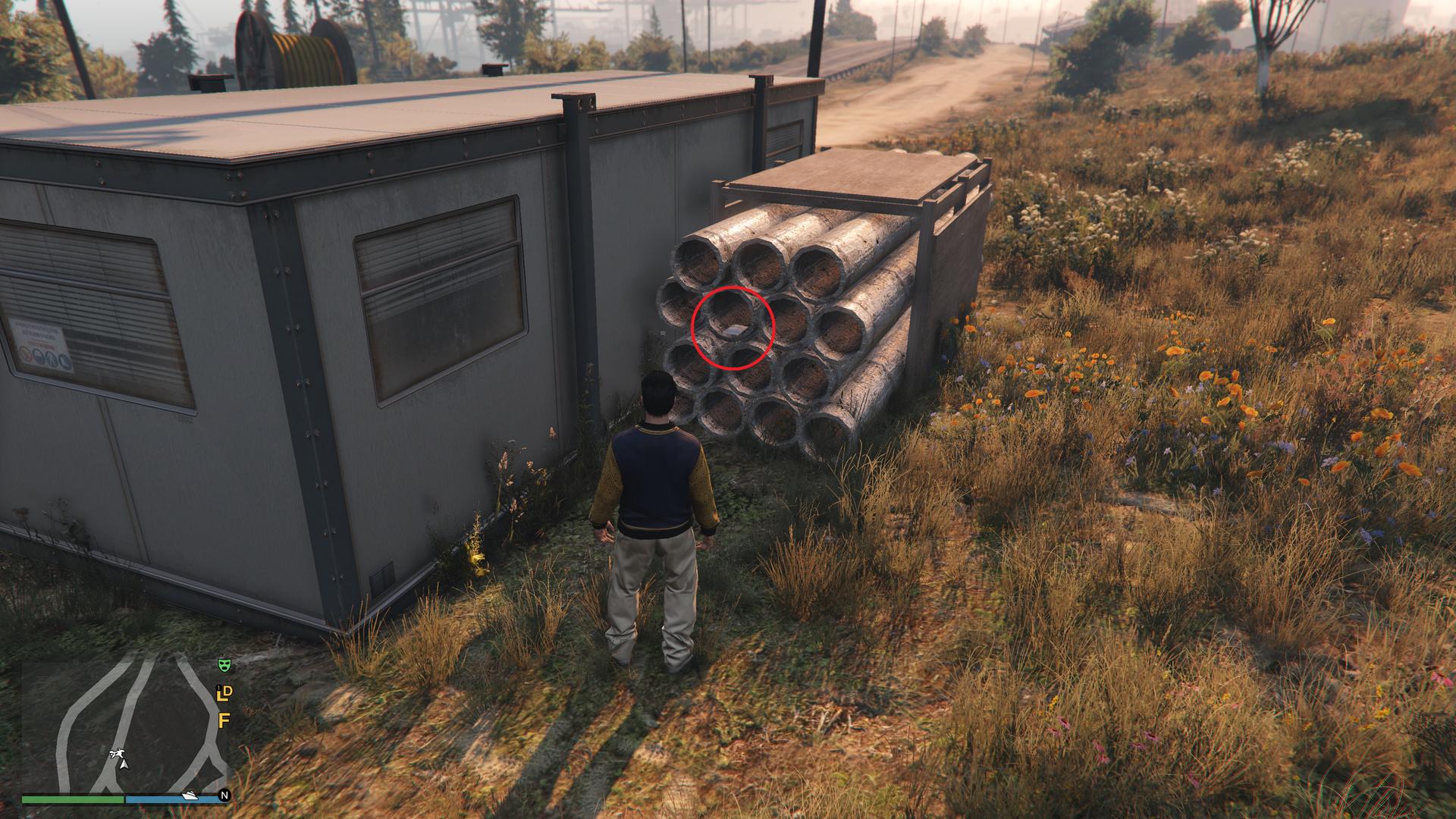This screenshot has width=1456, height=819.
Task: Select the green mask blip
Action: 224,666
